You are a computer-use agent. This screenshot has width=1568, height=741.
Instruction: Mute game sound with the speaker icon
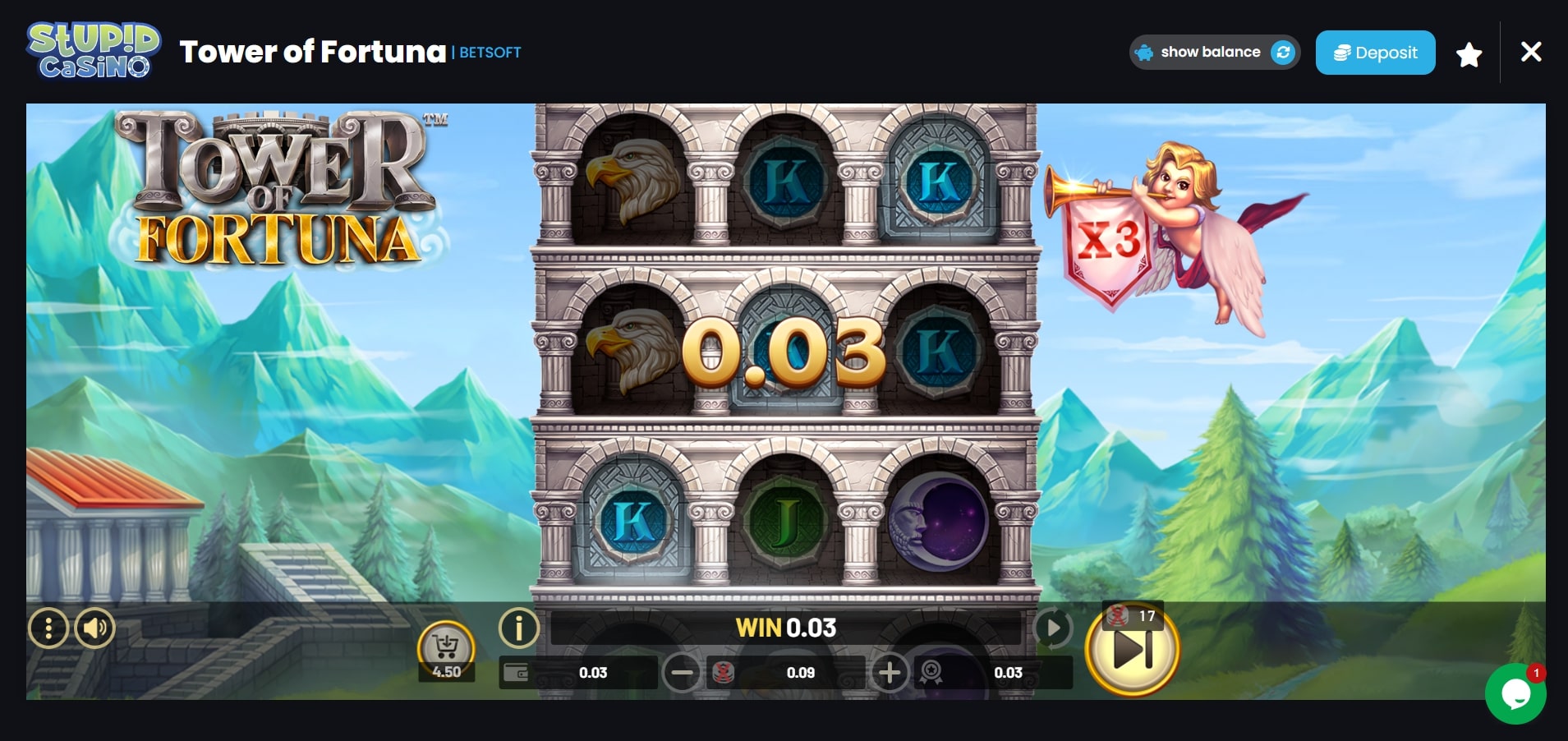[96, 628]
